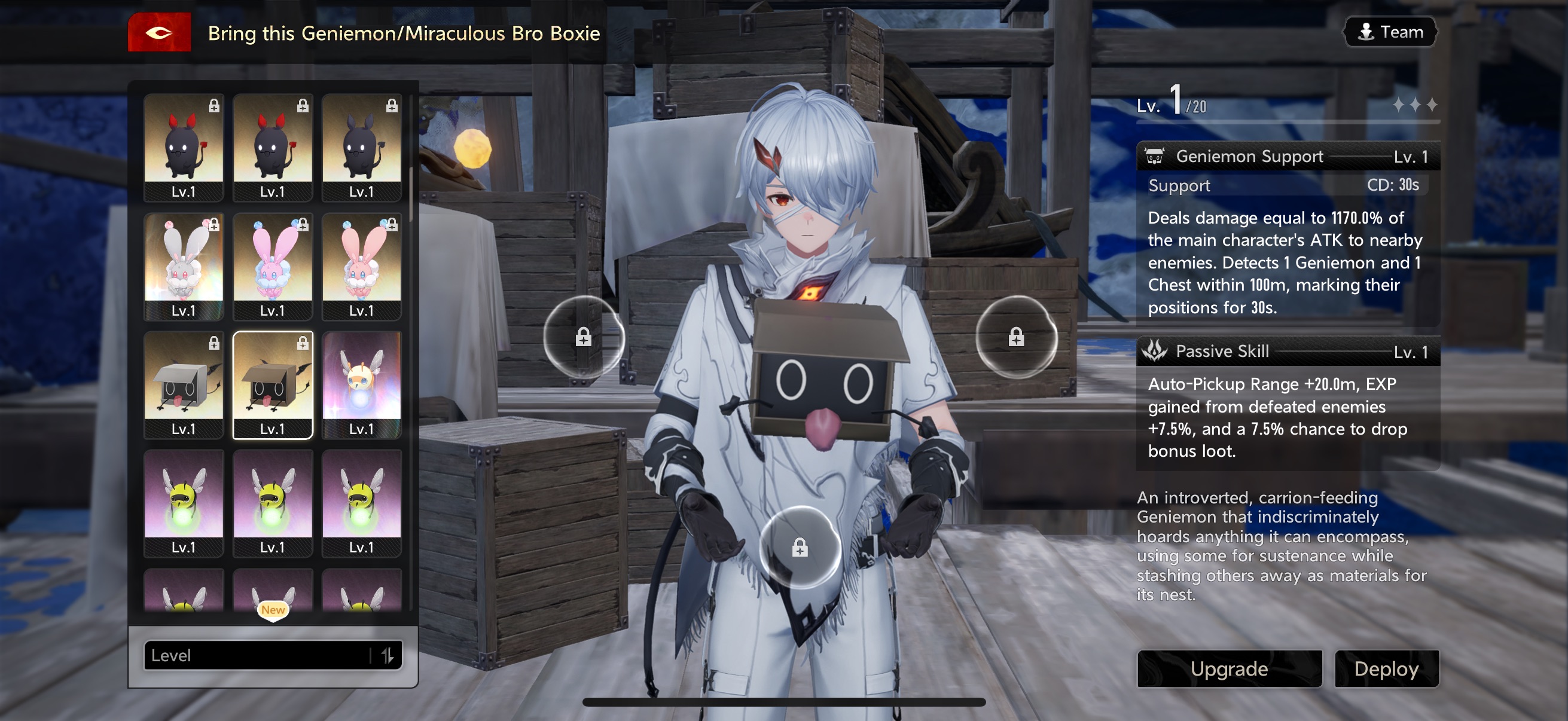Go back using the red arrow button
1568x721 pixels.
point(159,33)
